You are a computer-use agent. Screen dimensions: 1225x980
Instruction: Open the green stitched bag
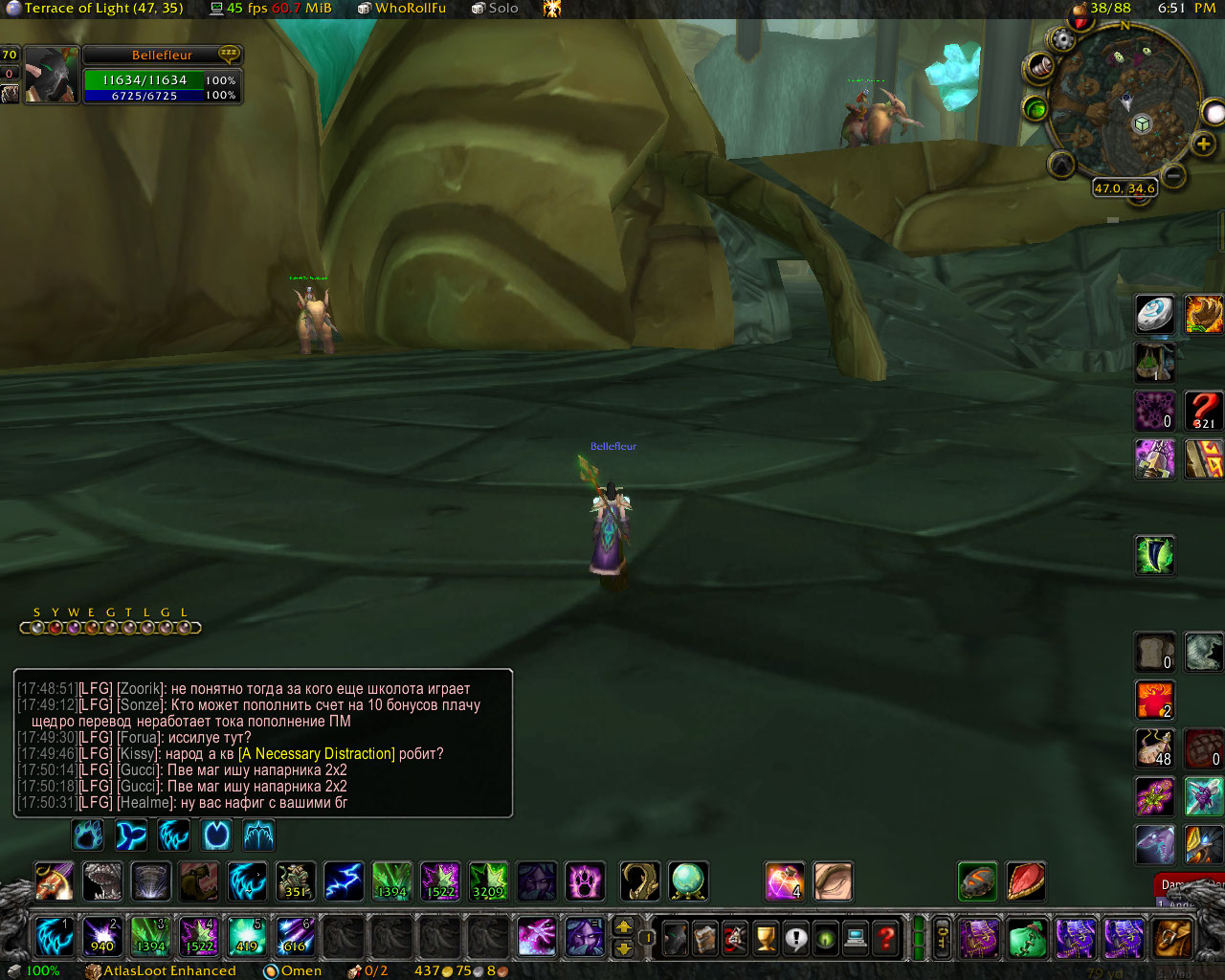(x=1027, y=938)
